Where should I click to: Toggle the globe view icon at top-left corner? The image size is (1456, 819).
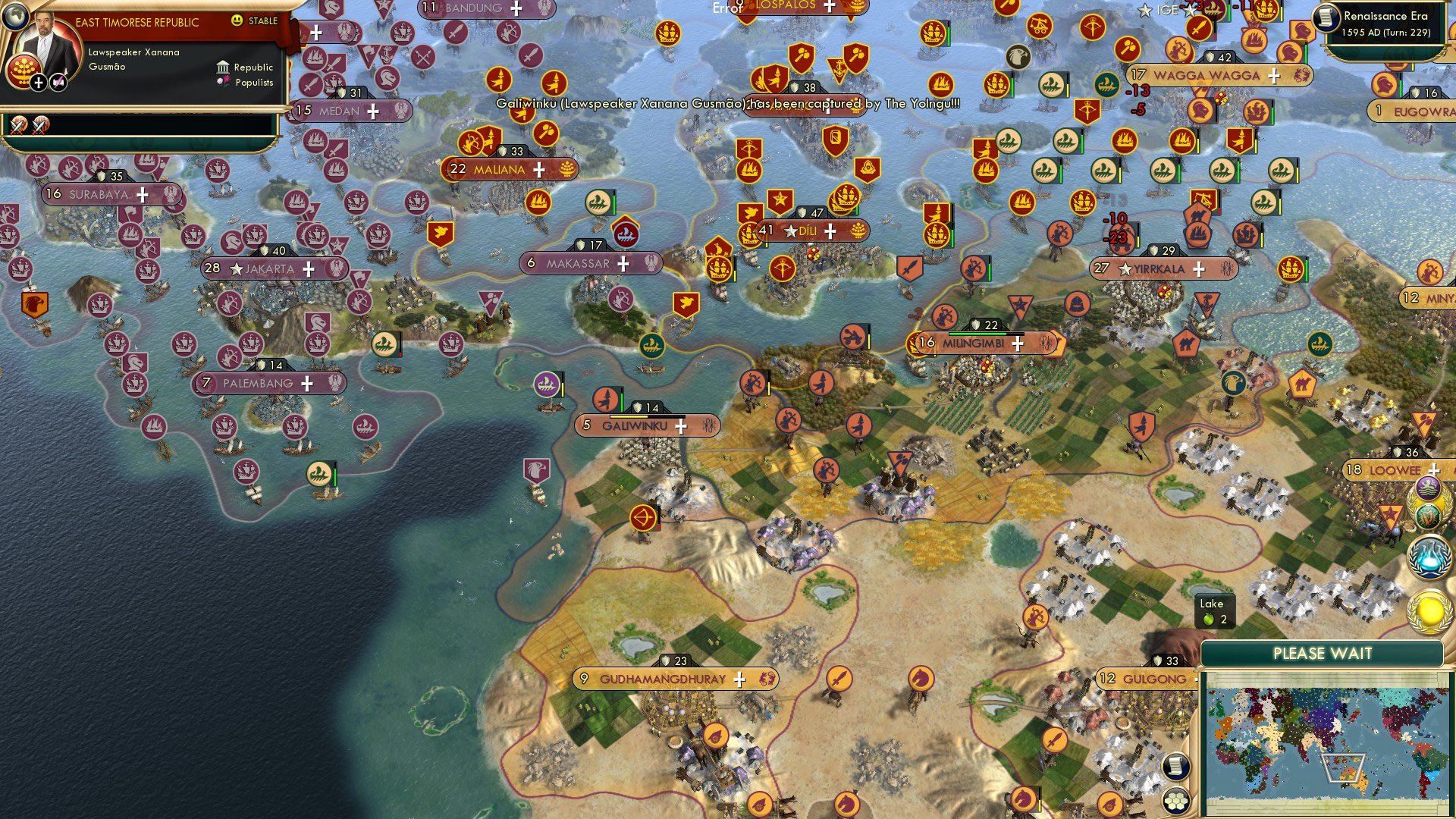[14, 17]
